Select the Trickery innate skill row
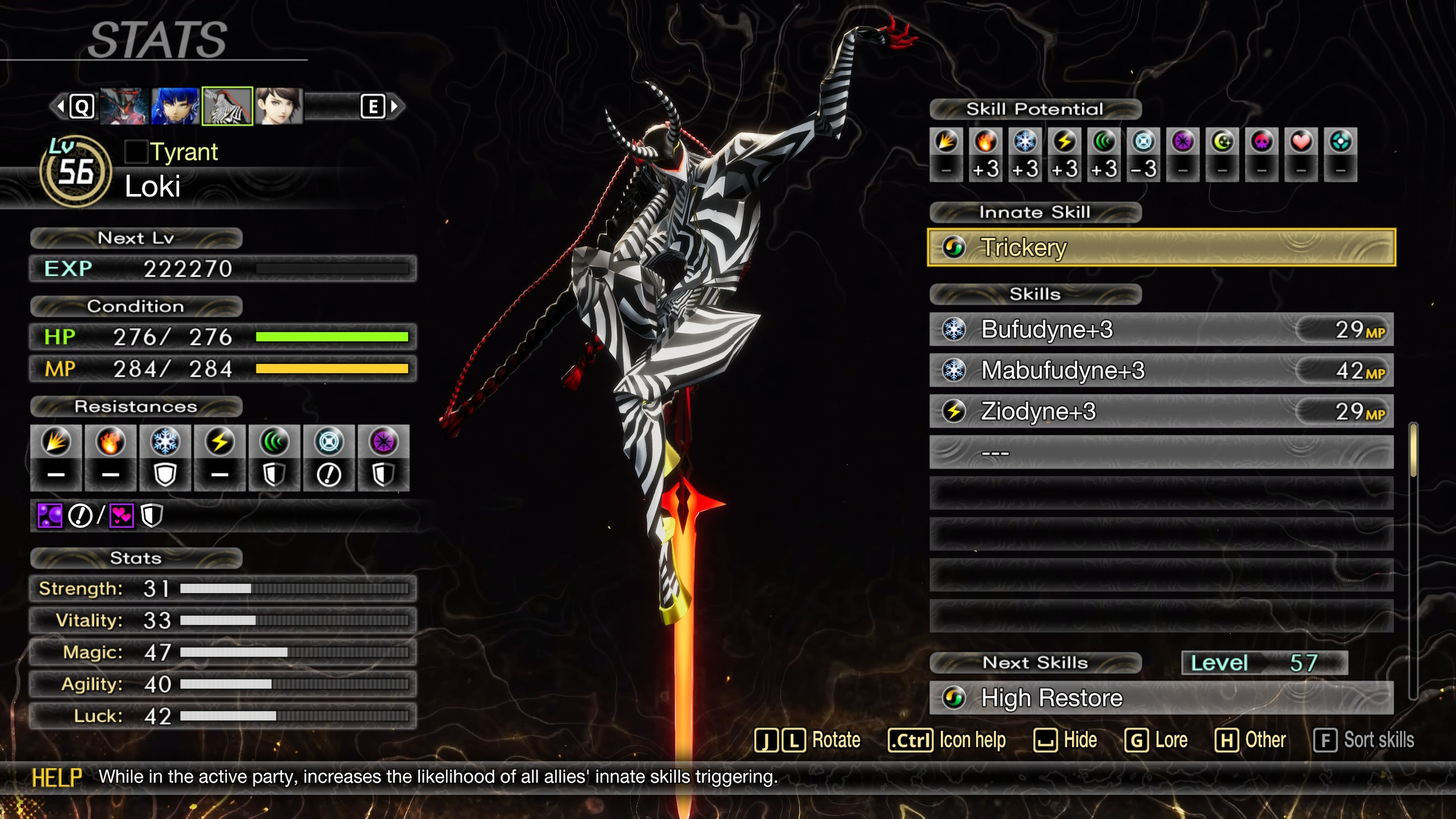The image size is (1456, 819). (x=1161, y=247)
